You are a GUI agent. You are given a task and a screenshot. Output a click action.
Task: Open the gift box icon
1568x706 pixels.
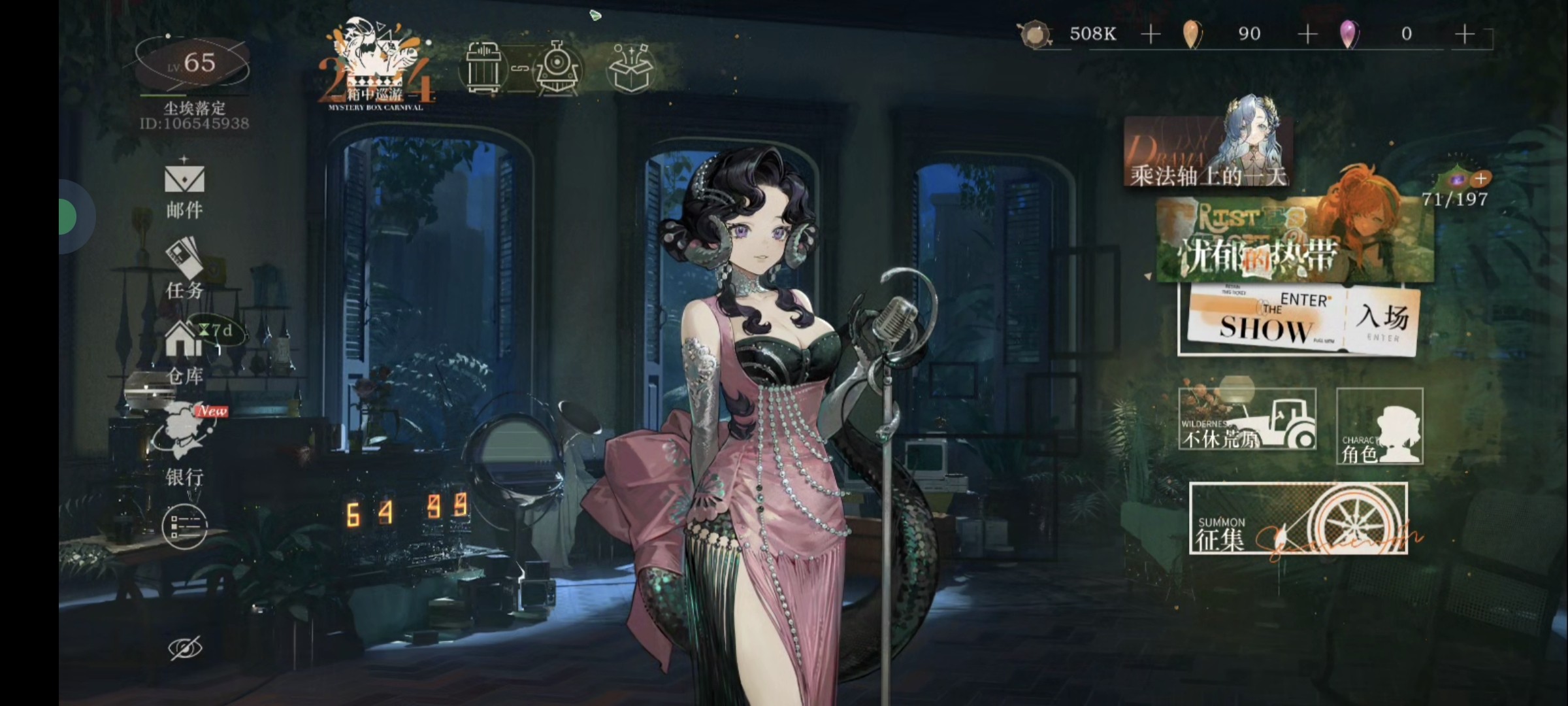pyautogui.click(x=630, y=69)
